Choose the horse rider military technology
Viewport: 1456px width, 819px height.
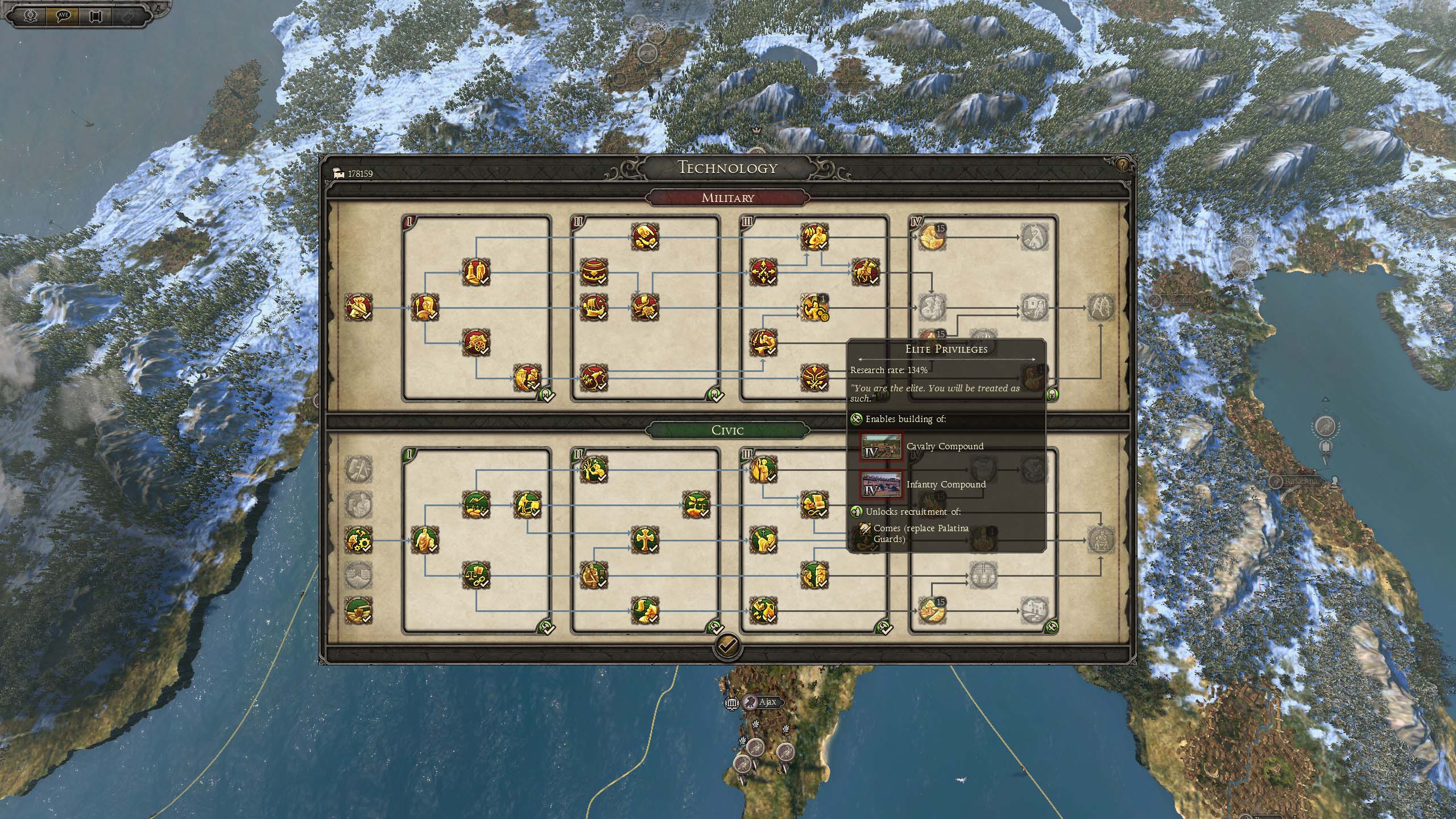coord(865,272)
